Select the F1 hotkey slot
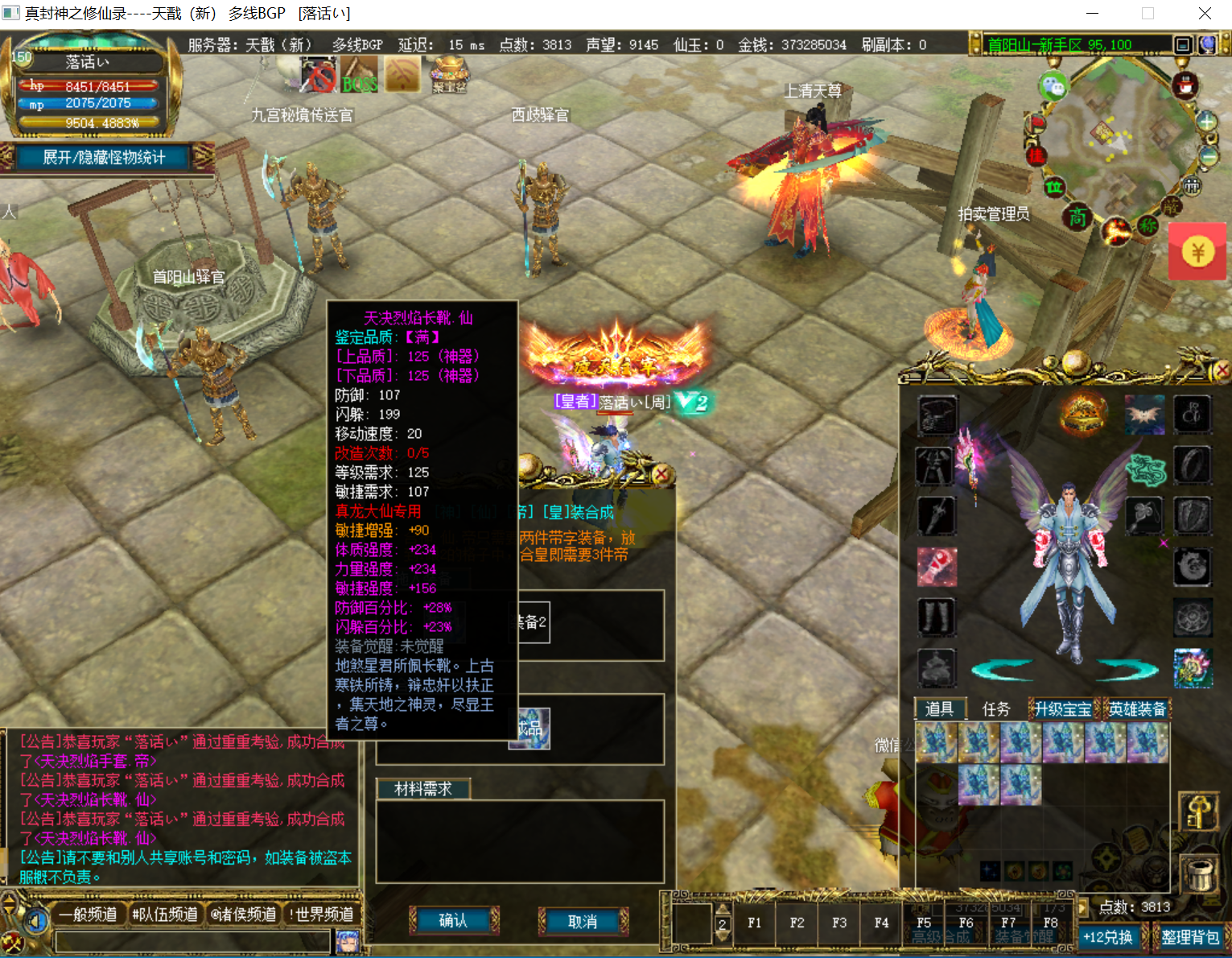 (754, 923)
